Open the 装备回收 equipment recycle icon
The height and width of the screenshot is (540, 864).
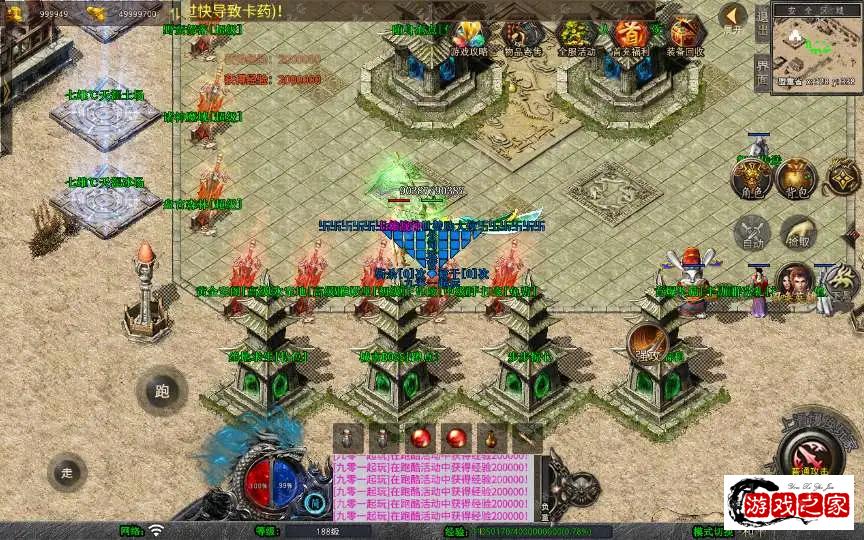click(x=684, y=36)
